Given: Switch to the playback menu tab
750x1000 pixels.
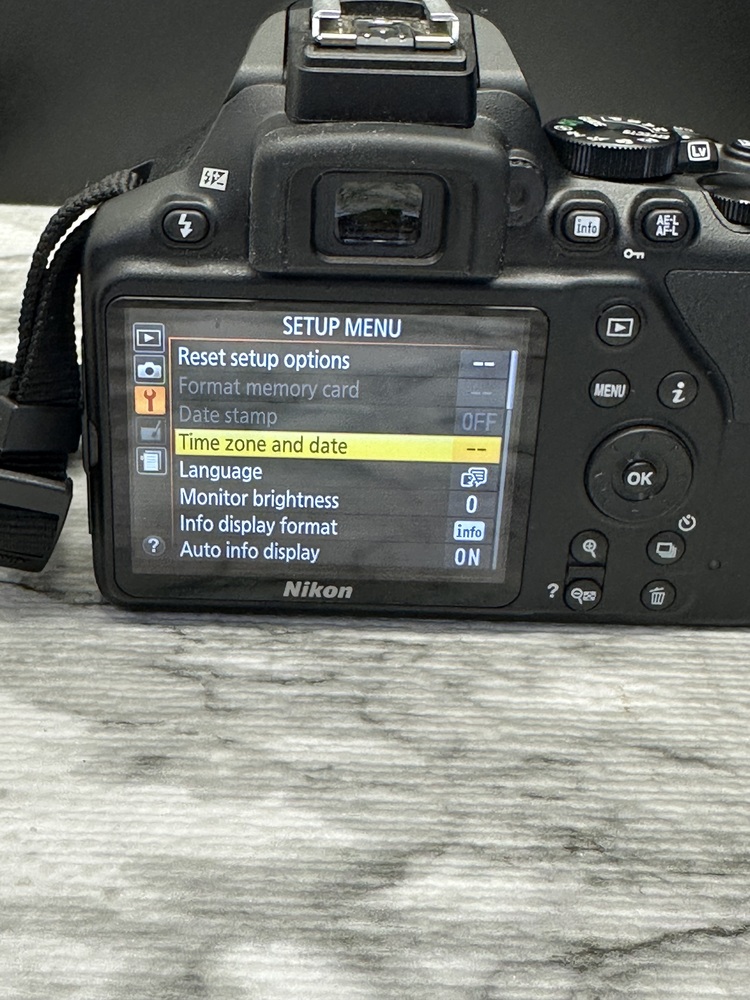Looking at the screenshot, I should tap(149, 337).
